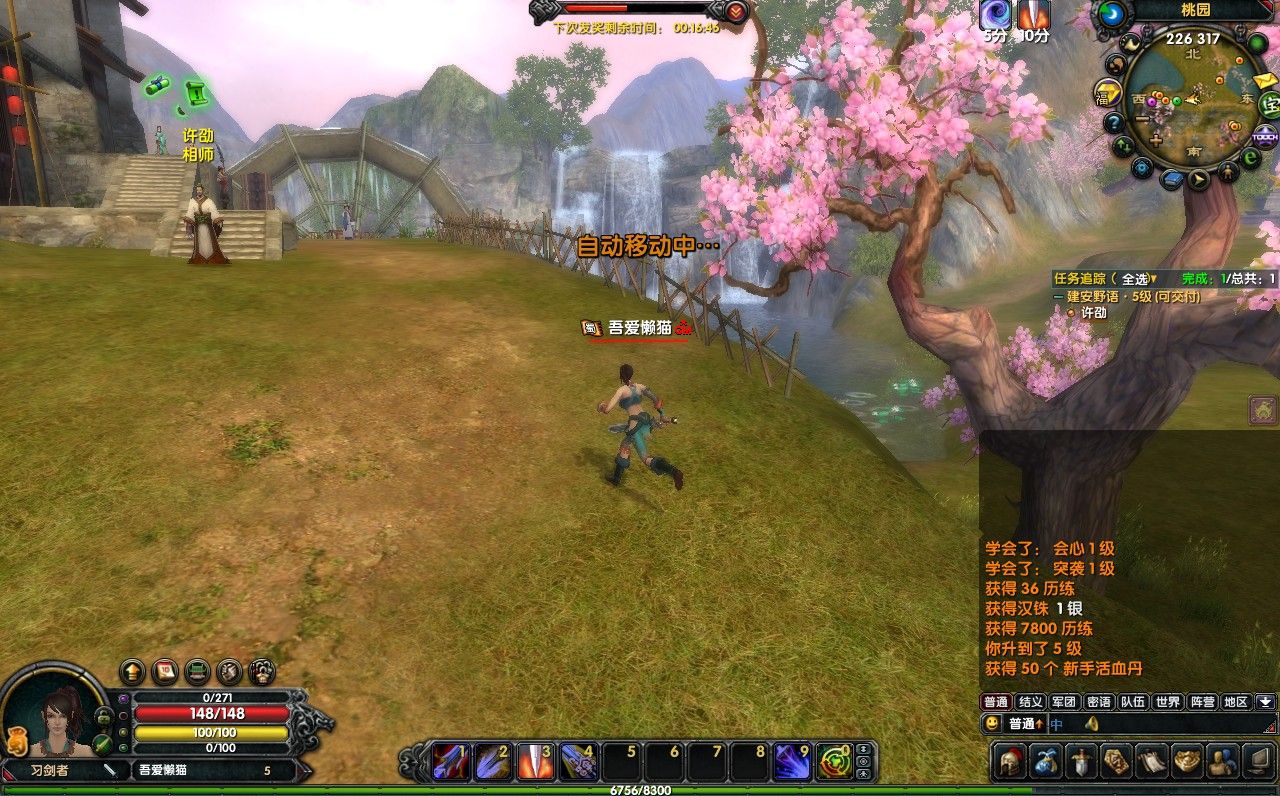The height and width of the screenshot is (796, 1280).
Task: Open the blue bag inventory icon
Action: point(1046,761)
